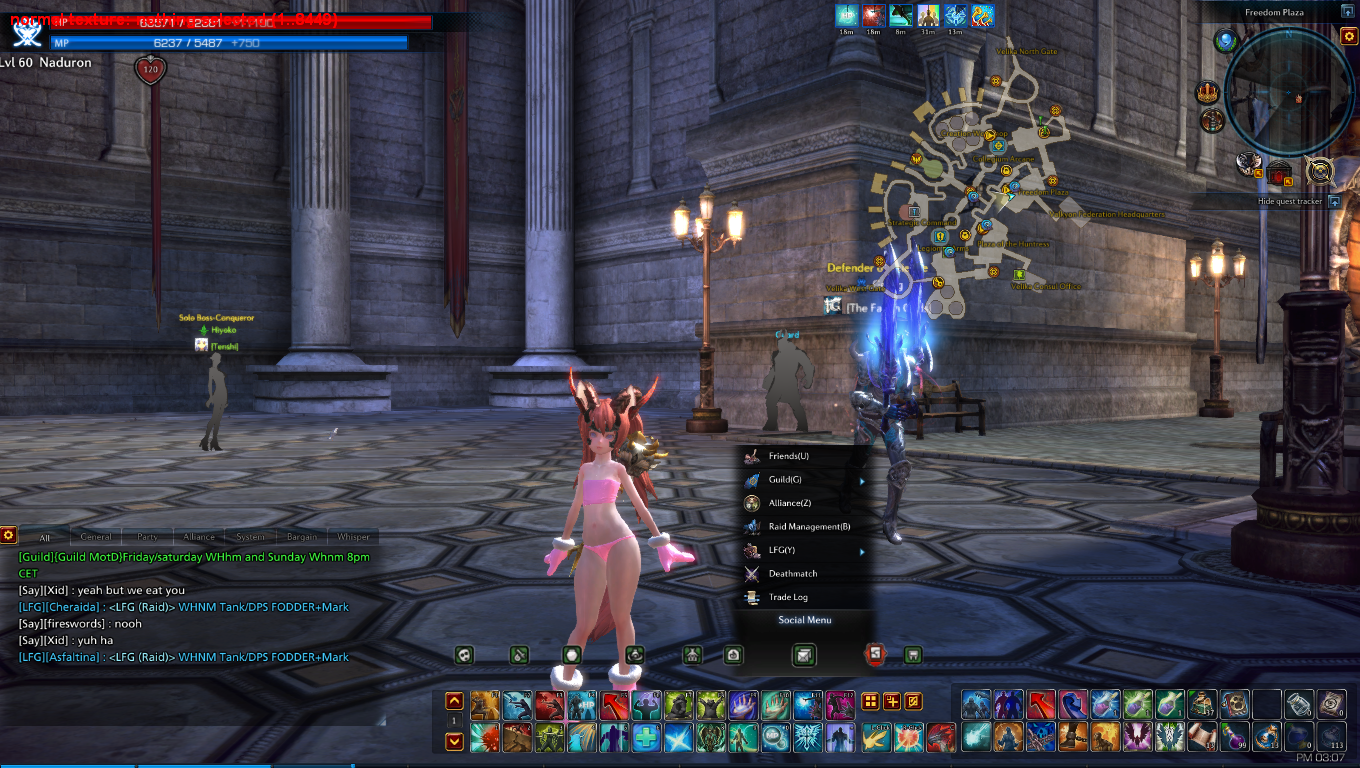
Task: Open the Trade Log
Action: (788, 597)
